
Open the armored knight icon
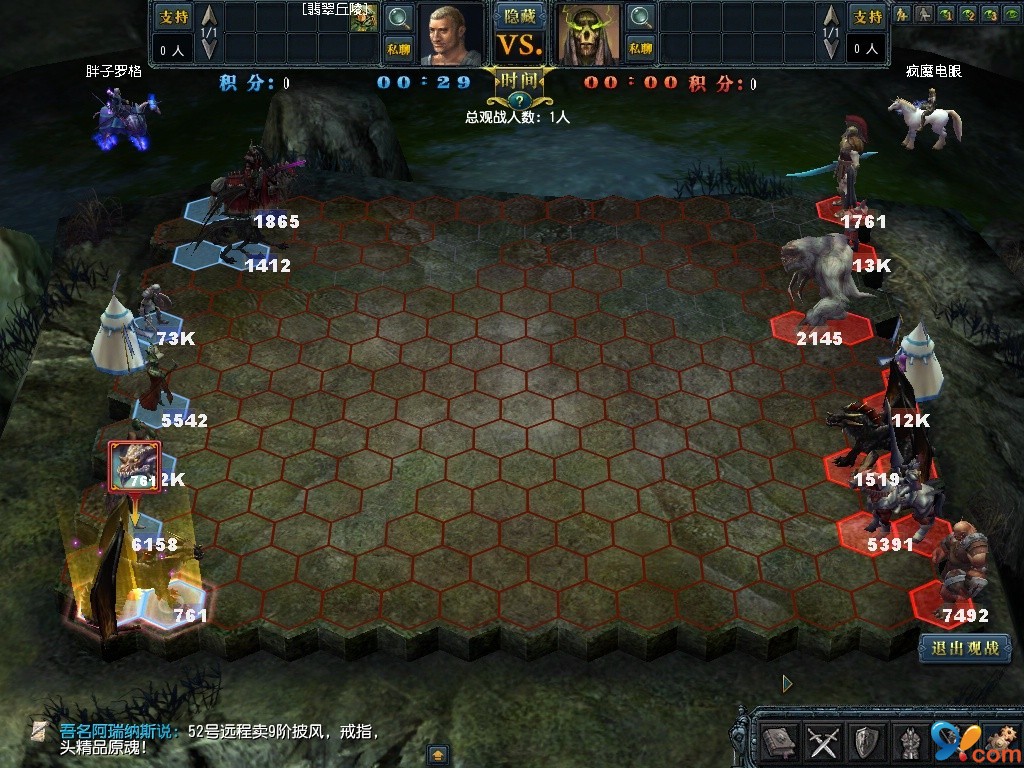[x=909, y=741]
